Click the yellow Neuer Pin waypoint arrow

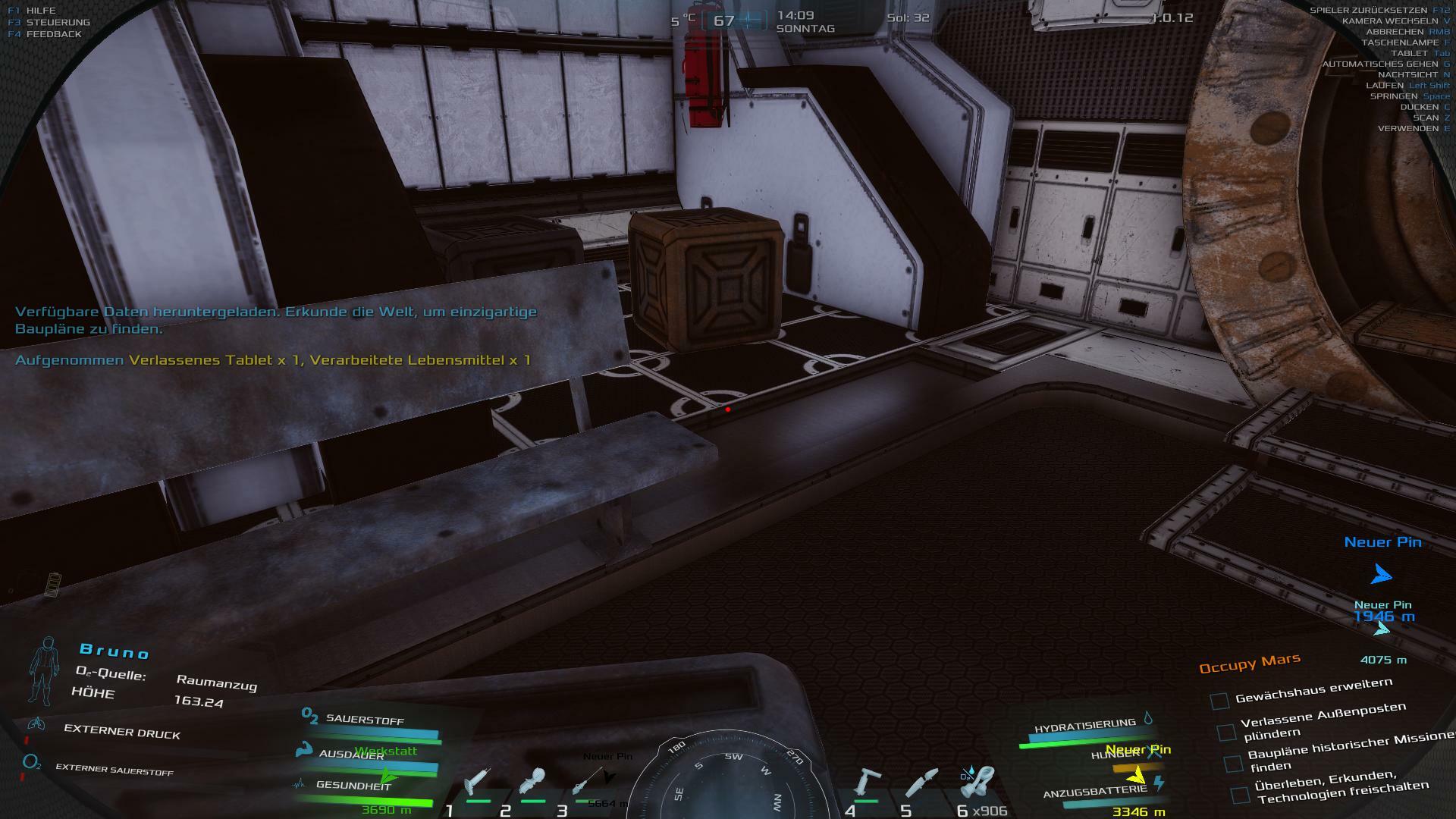(x=1135, y=775)
